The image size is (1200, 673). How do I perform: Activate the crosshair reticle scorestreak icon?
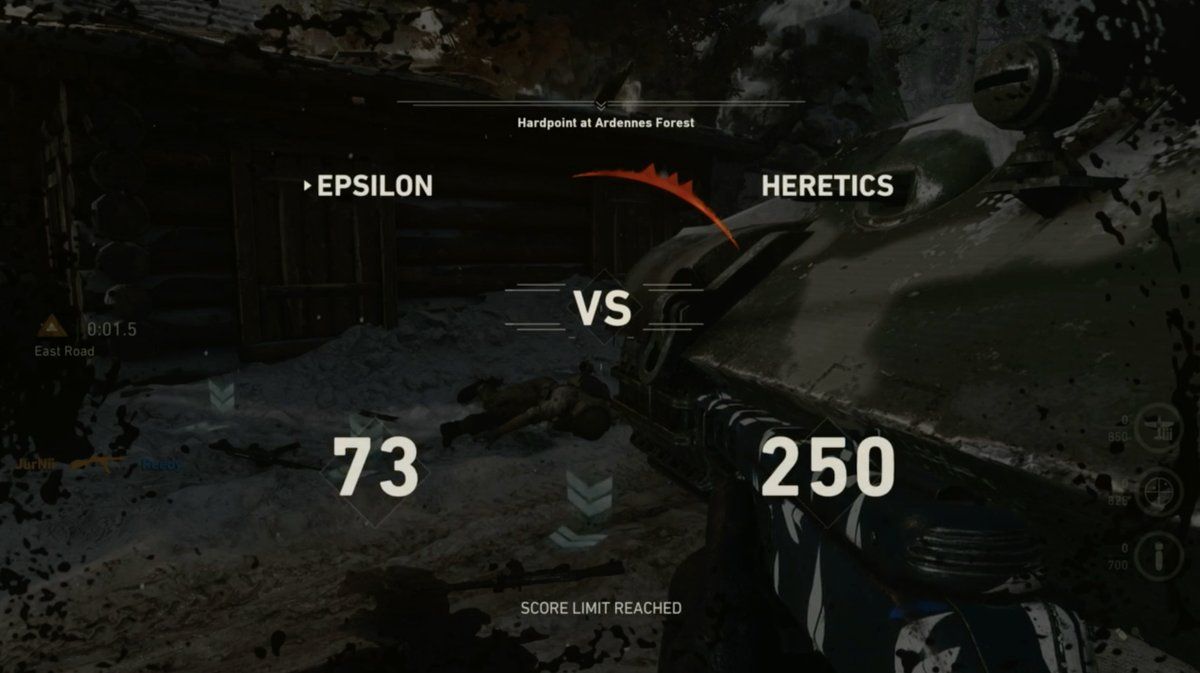point(1161,492)
